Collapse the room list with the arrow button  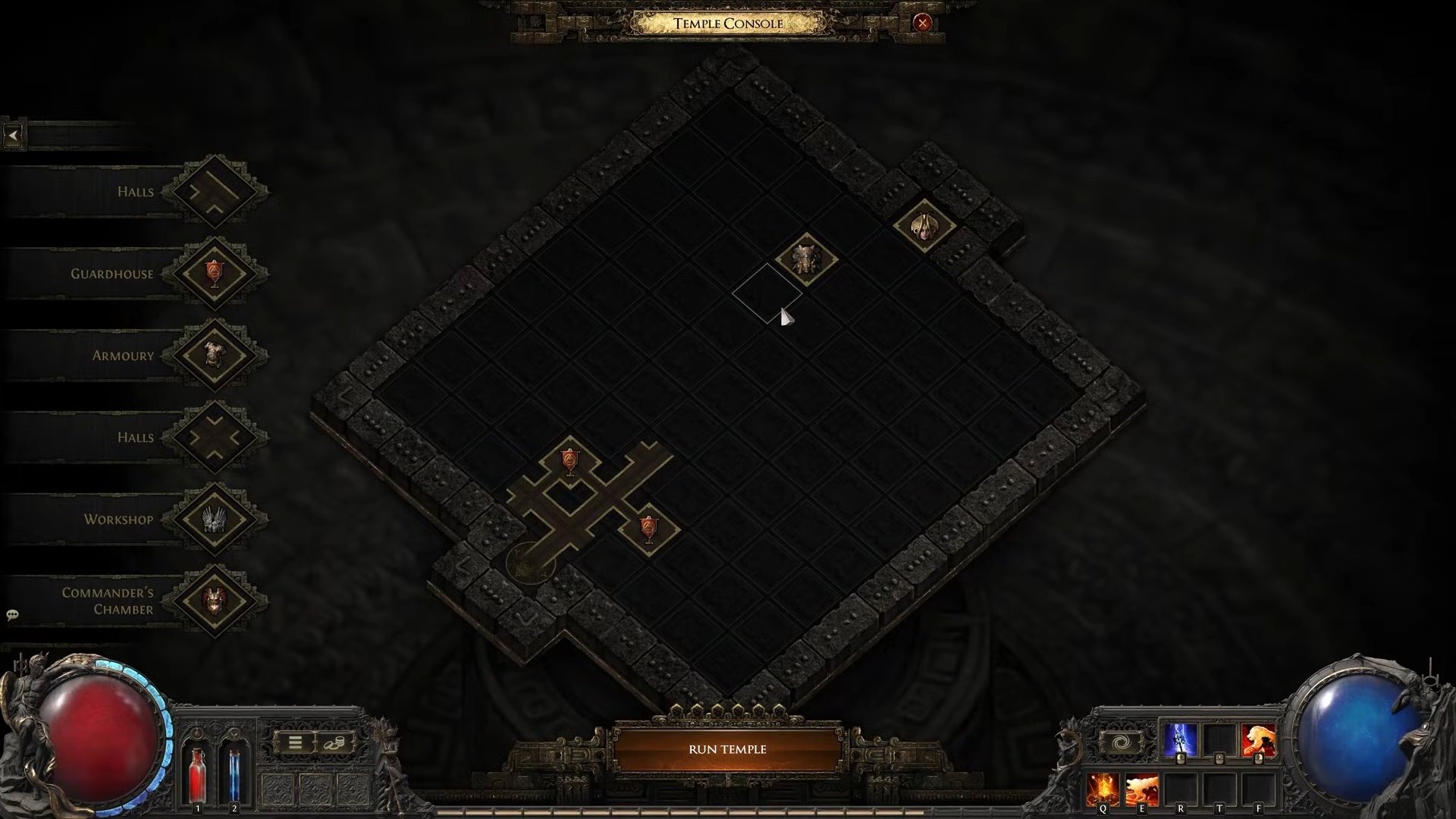[x=14, y=136]
